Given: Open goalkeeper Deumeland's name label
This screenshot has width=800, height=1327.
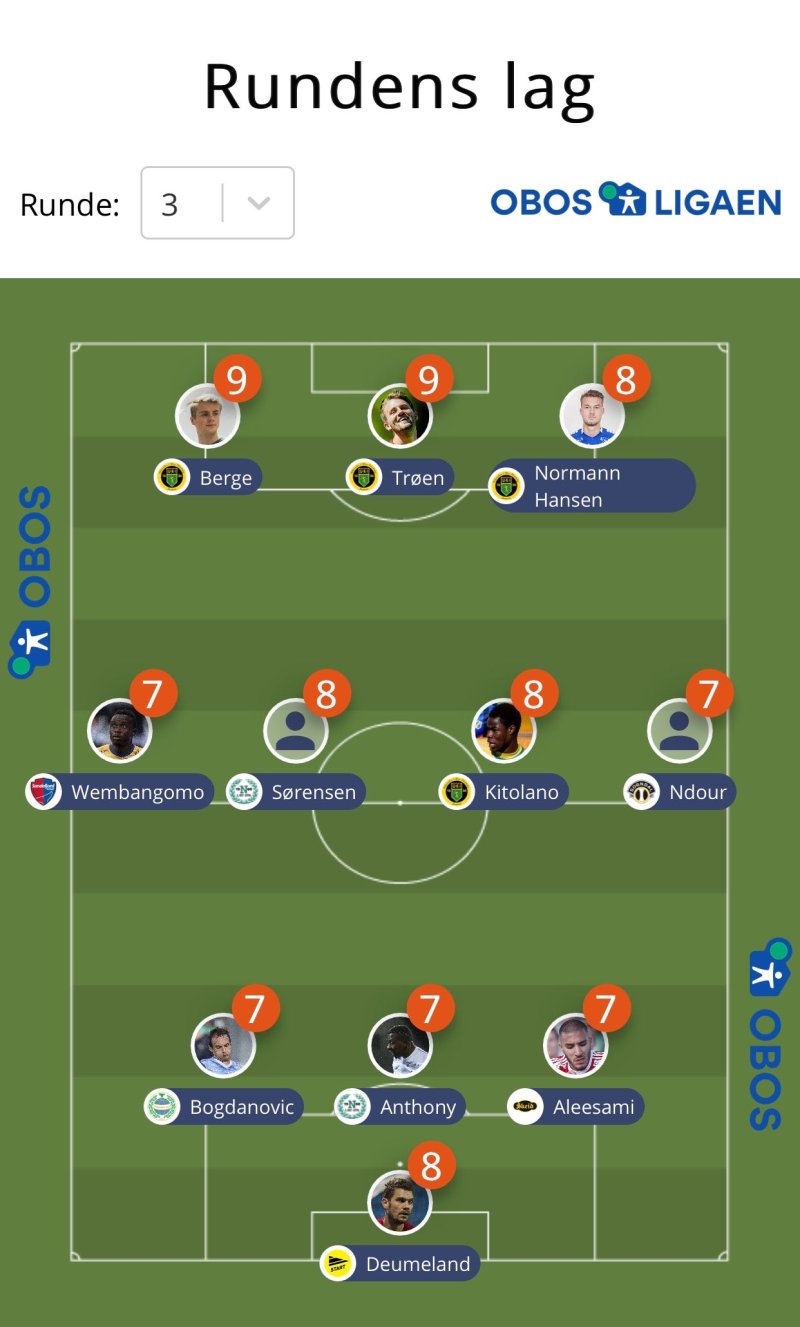Looking at the screenshot, I should click(x=417, y=1264).
